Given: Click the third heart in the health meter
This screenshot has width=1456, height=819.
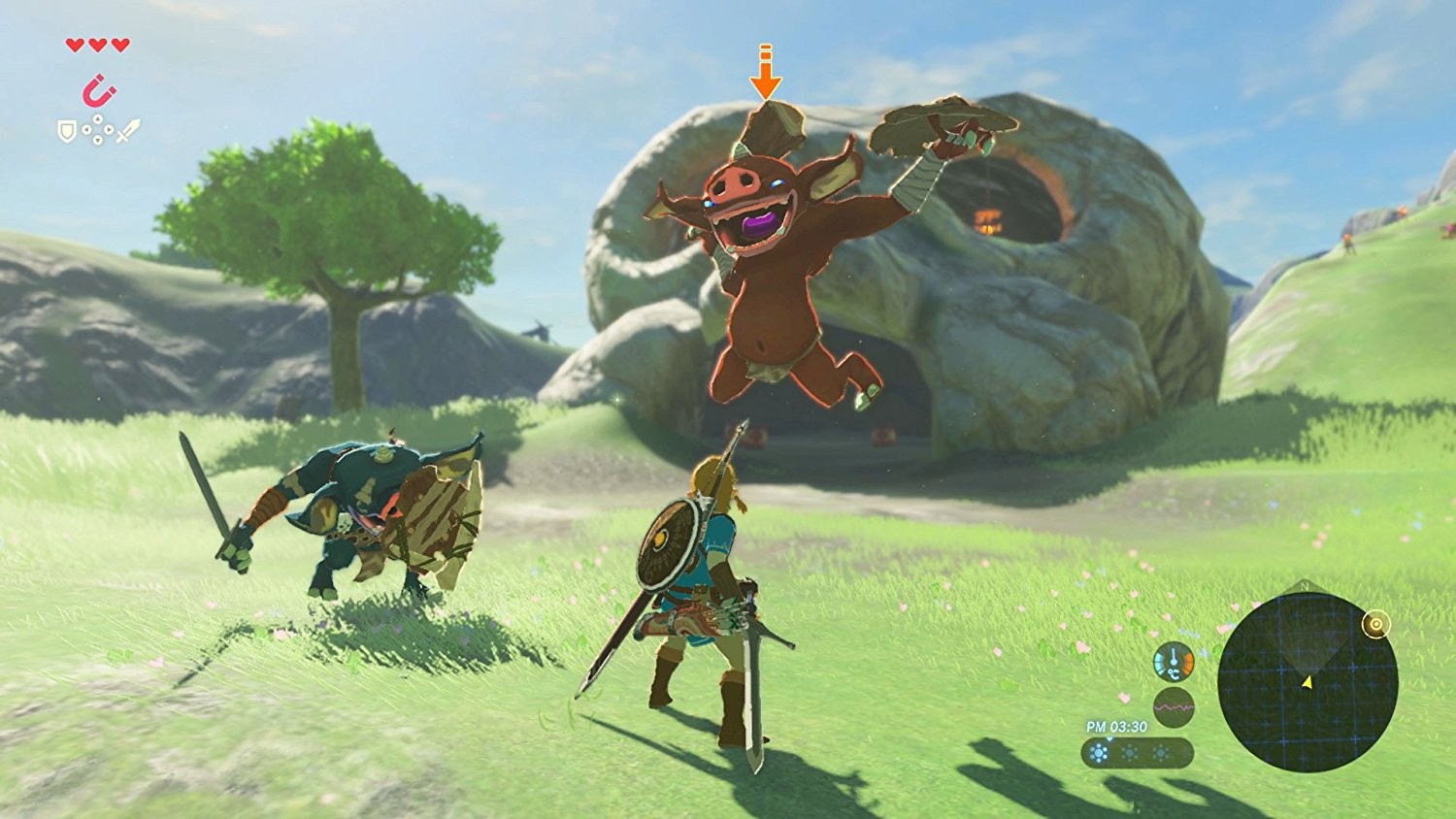Looking at the screenshot, I should (x=119, y=46).
